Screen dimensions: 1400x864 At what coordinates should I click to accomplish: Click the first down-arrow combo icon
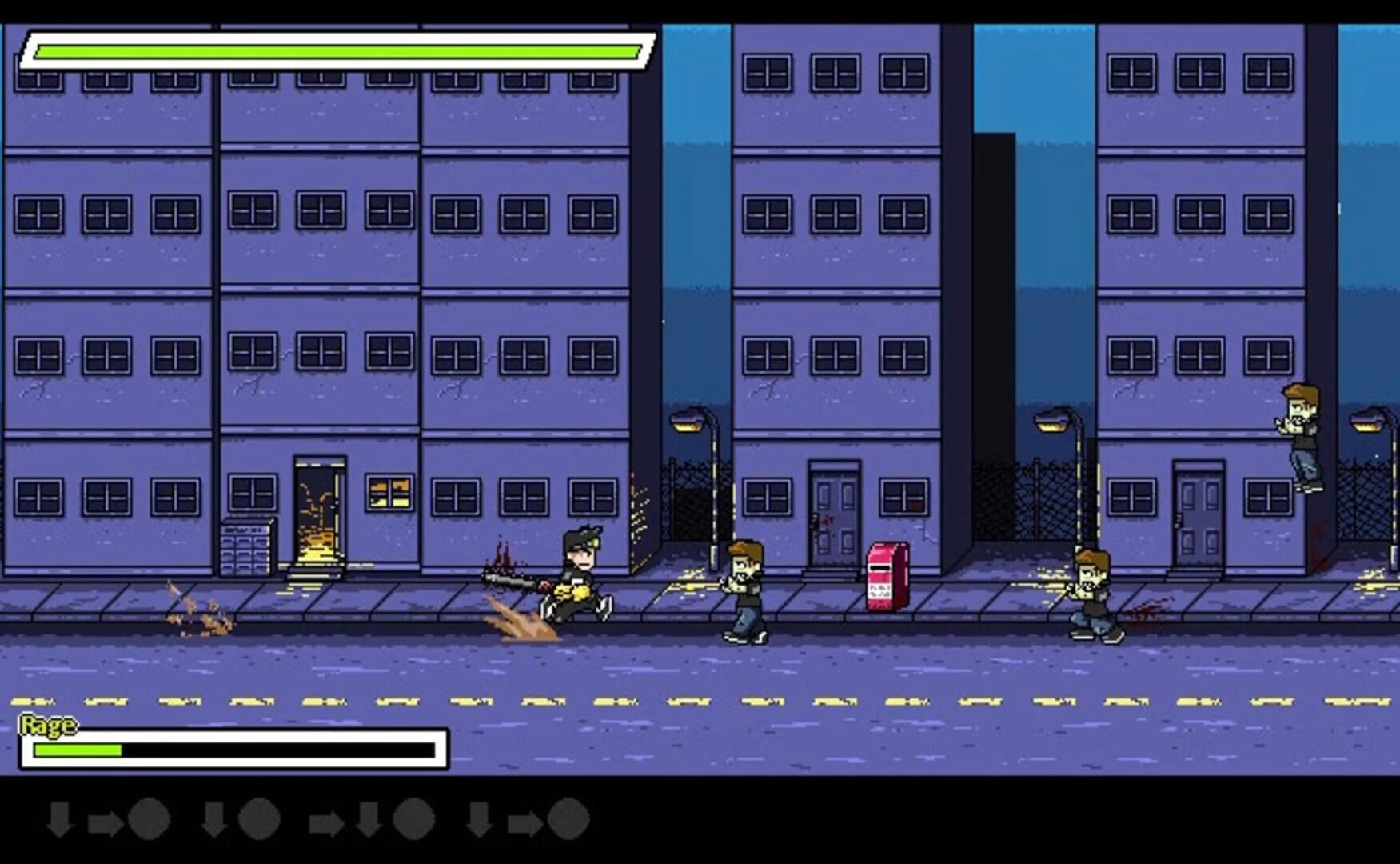(60, 818)
